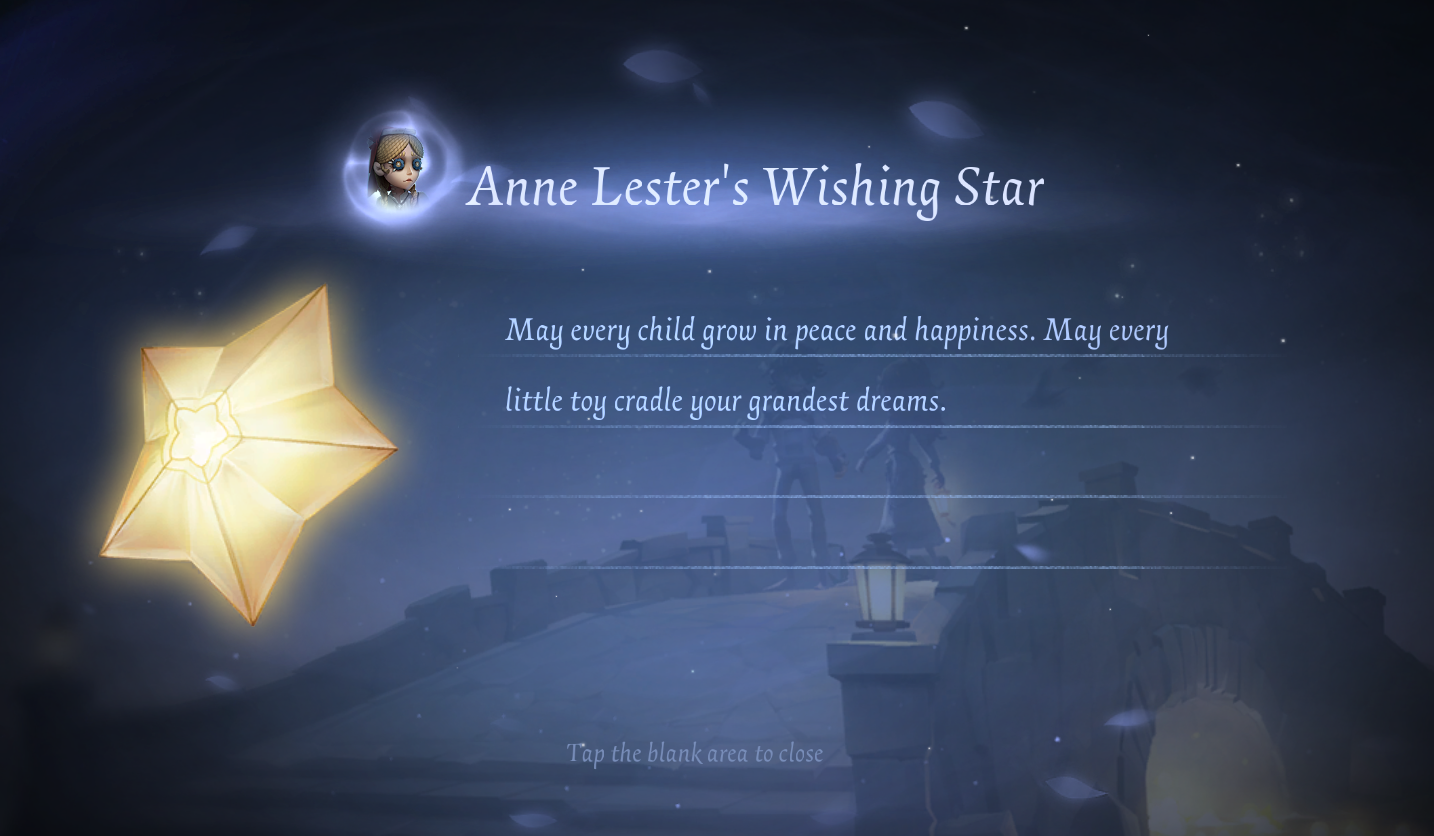Click the "Tap the blank area to close" text
The image size is (1434, 836).
click(x=694, y=753)
